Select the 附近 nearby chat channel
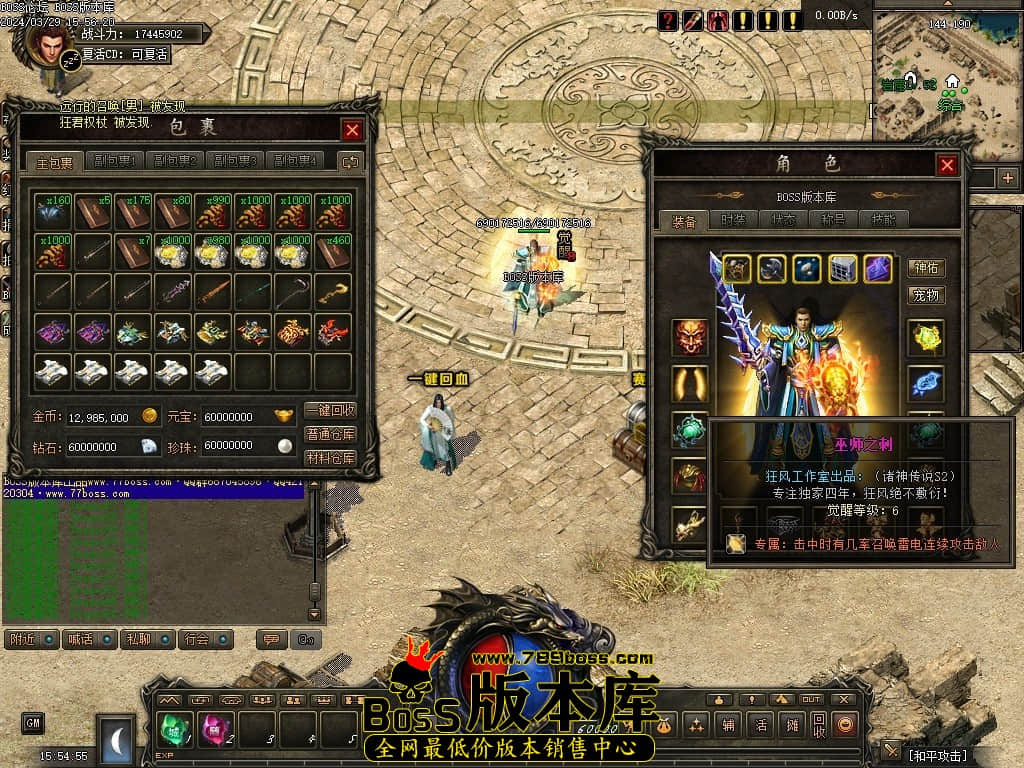The image size is (1024, 768). tap(30, 639)
